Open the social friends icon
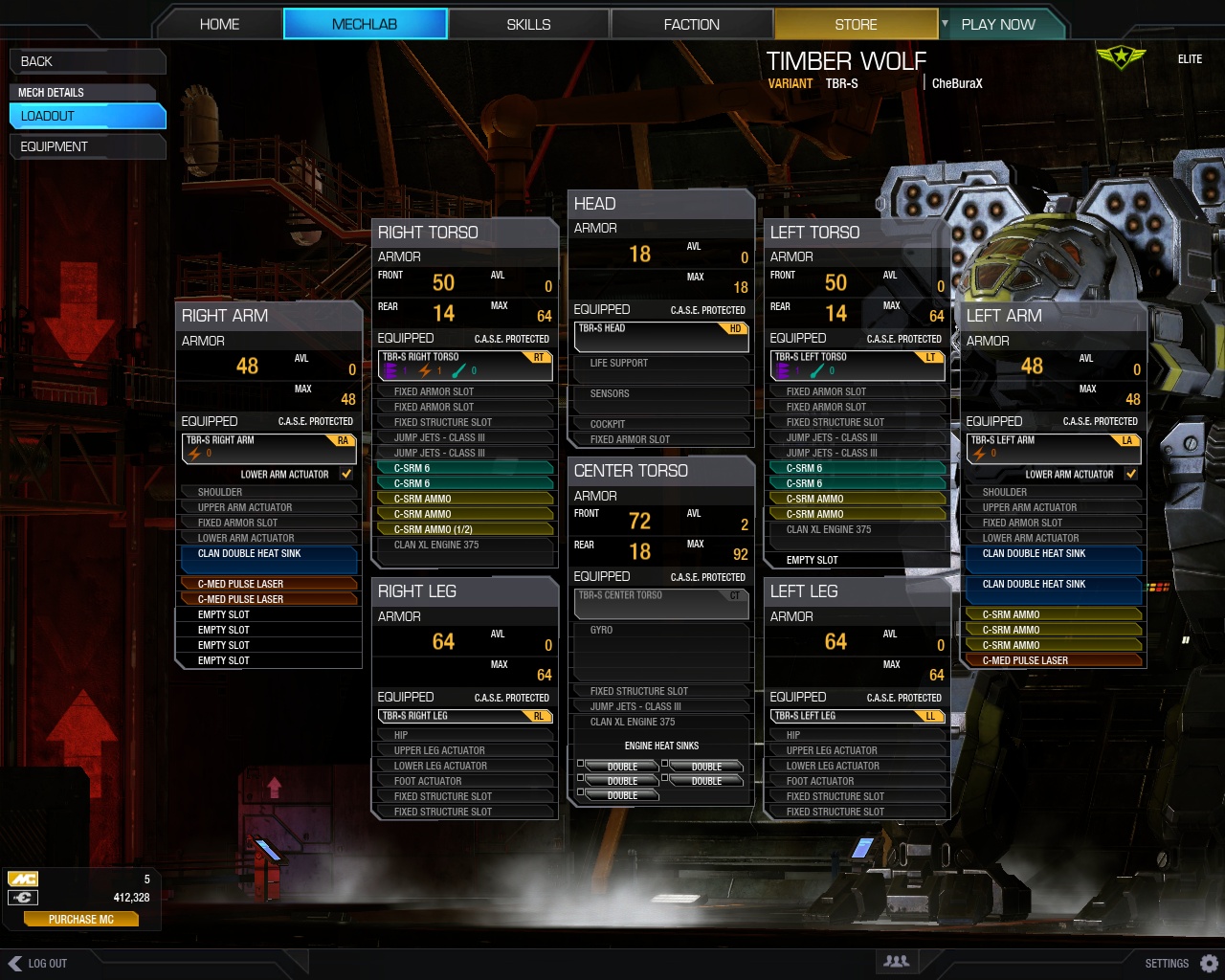 (897, 962)
